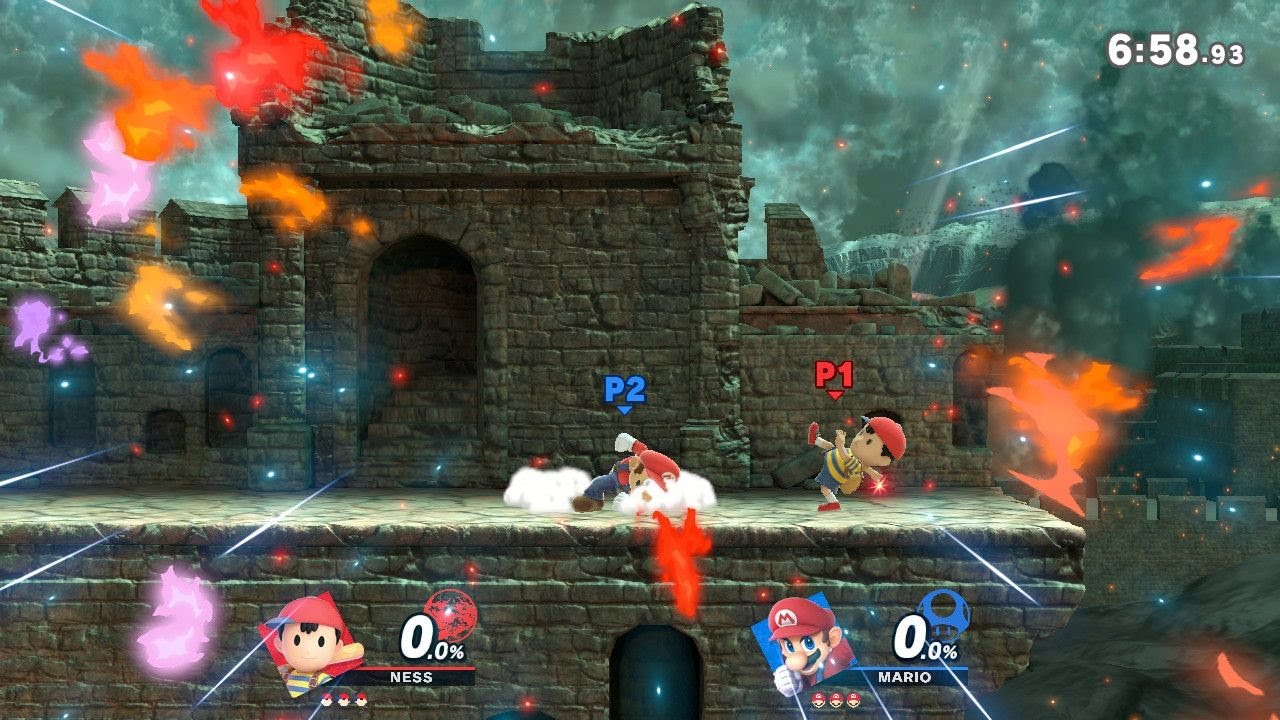Click the last Mario head stock icon
This screenshot has height=720, width=1280.
click(x=853, y=701)
